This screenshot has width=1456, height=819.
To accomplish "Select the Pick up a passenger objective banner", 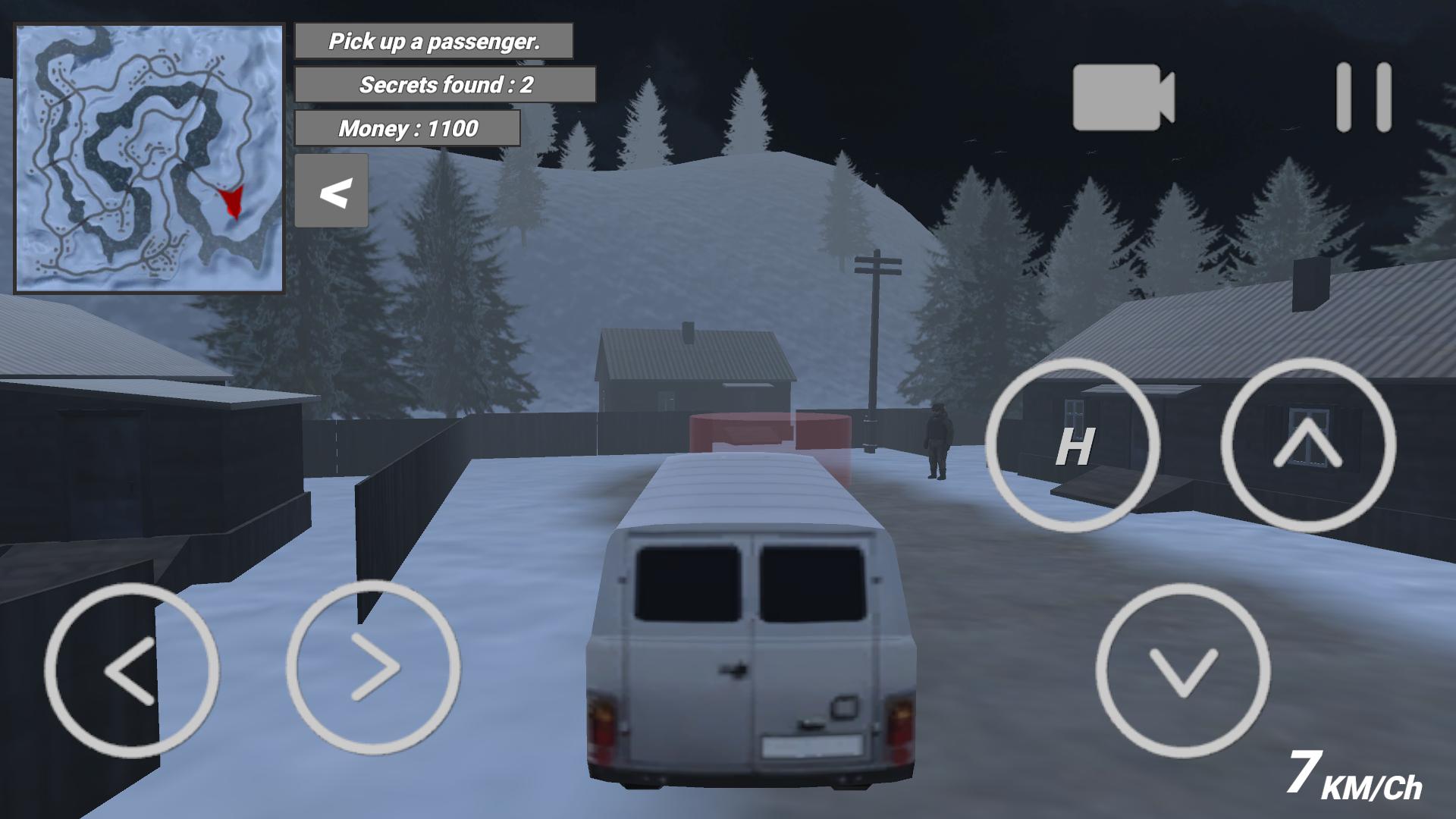I will [x=435, y=42].
